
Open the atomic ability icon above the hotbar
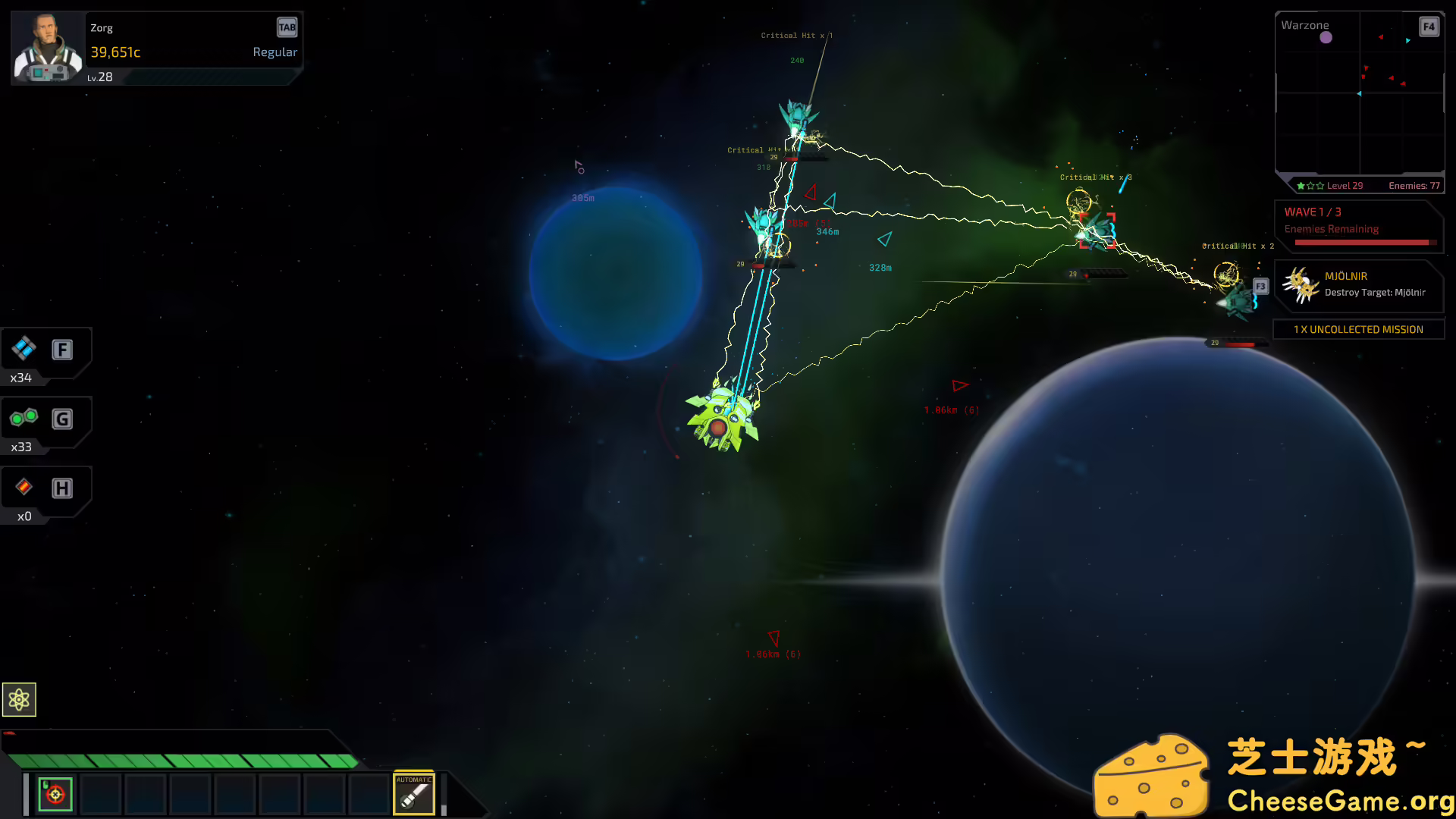(19, 699)
